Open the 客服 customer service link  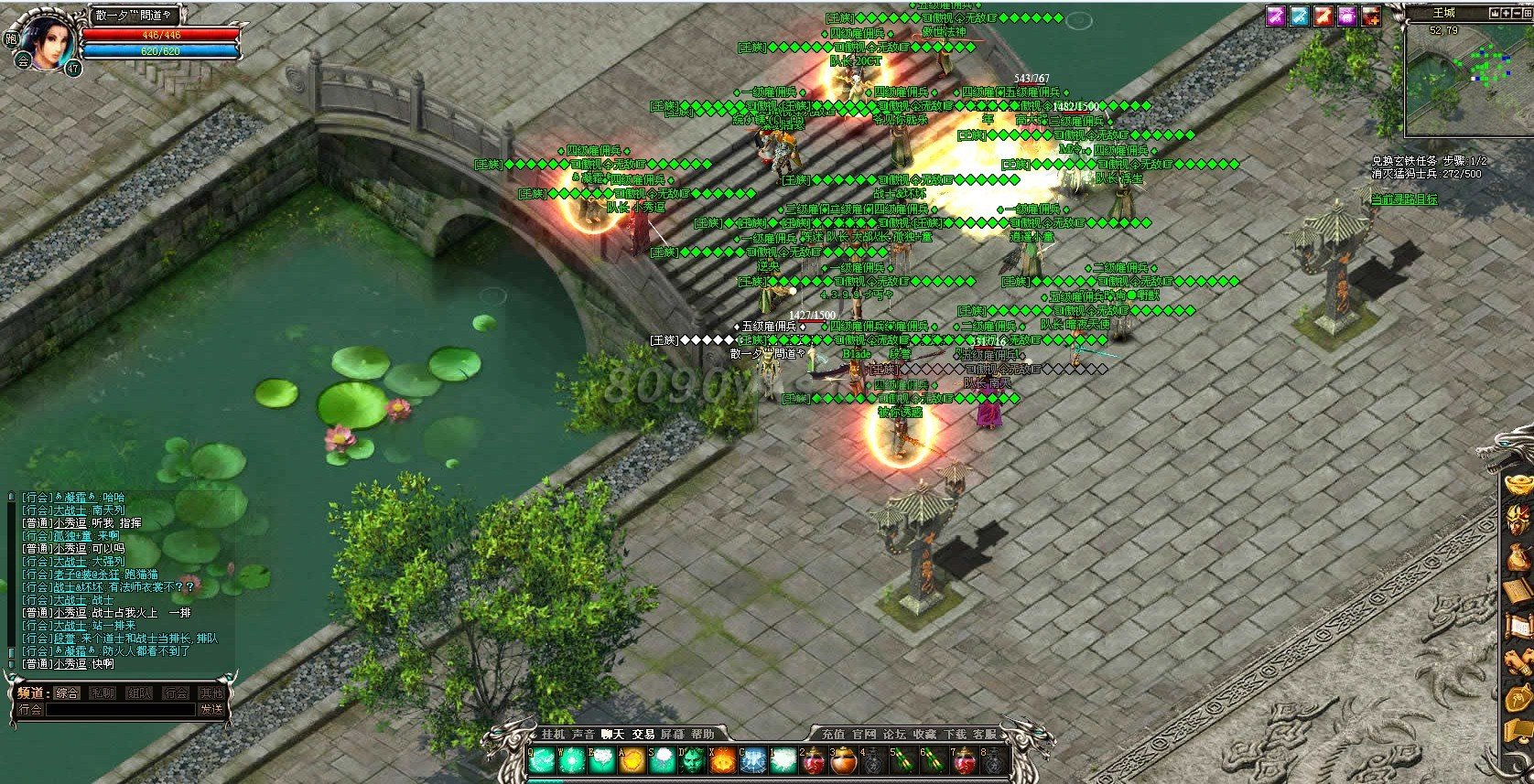pos(985,734)
